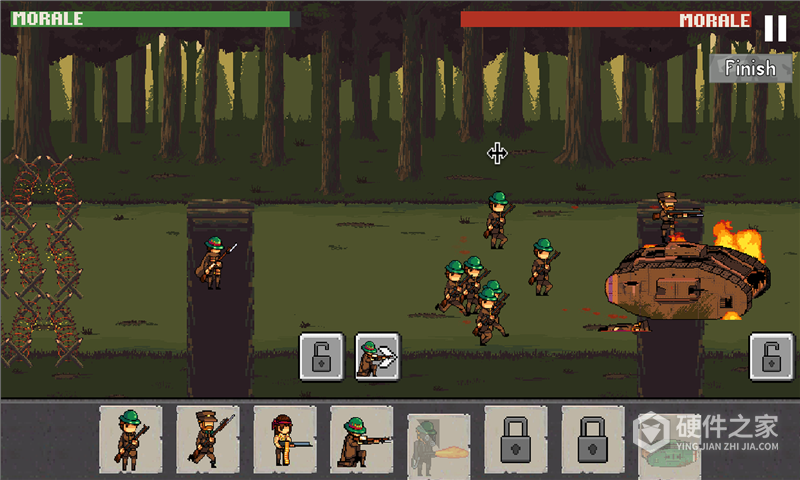Viewport: 800px width, 480px height.
Task: Click the Finish button
Action: tap(750, 68)
